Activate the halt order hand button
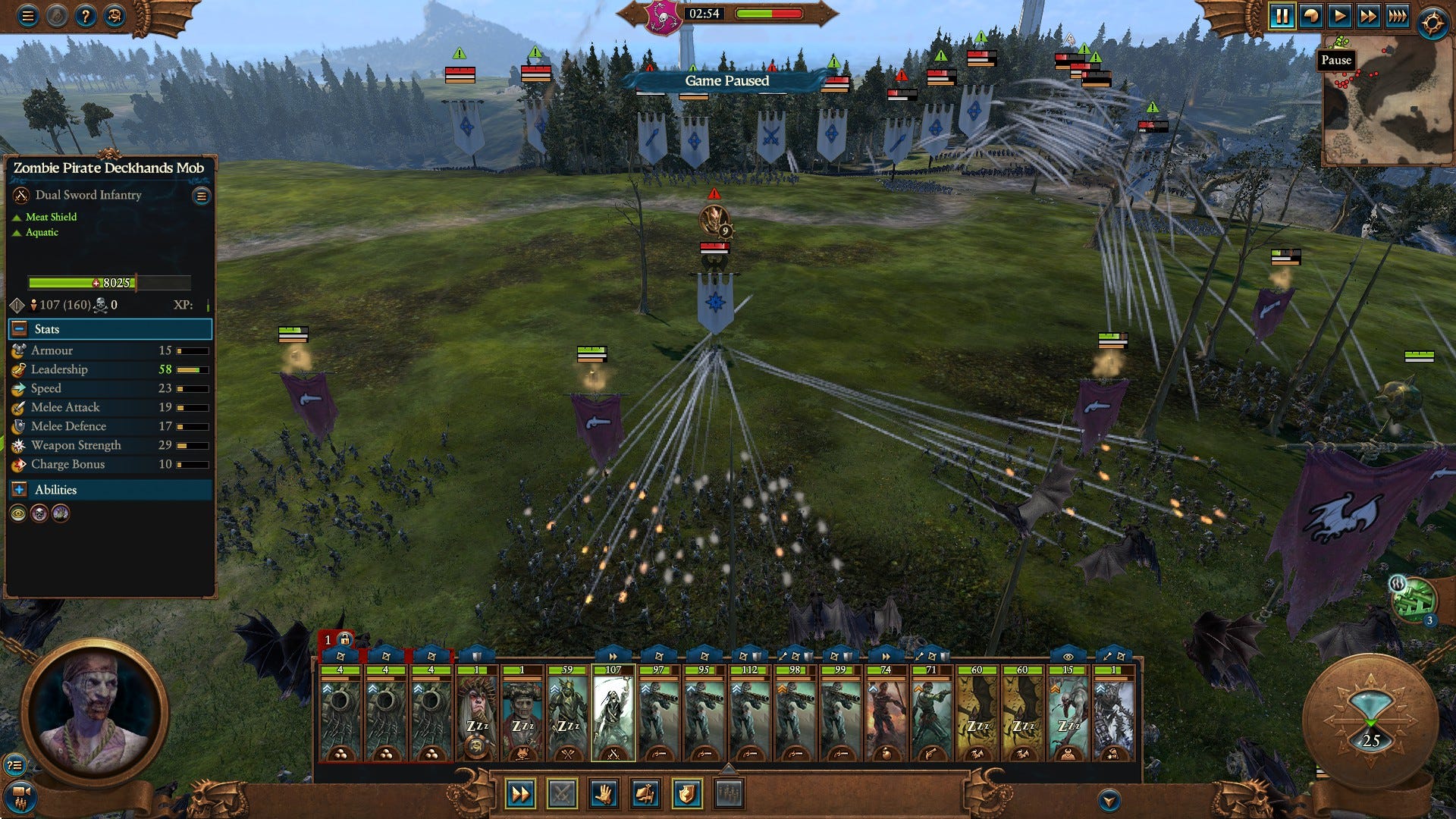The width and height of the screenshot is (1456, 819). (x=604, y=794)
